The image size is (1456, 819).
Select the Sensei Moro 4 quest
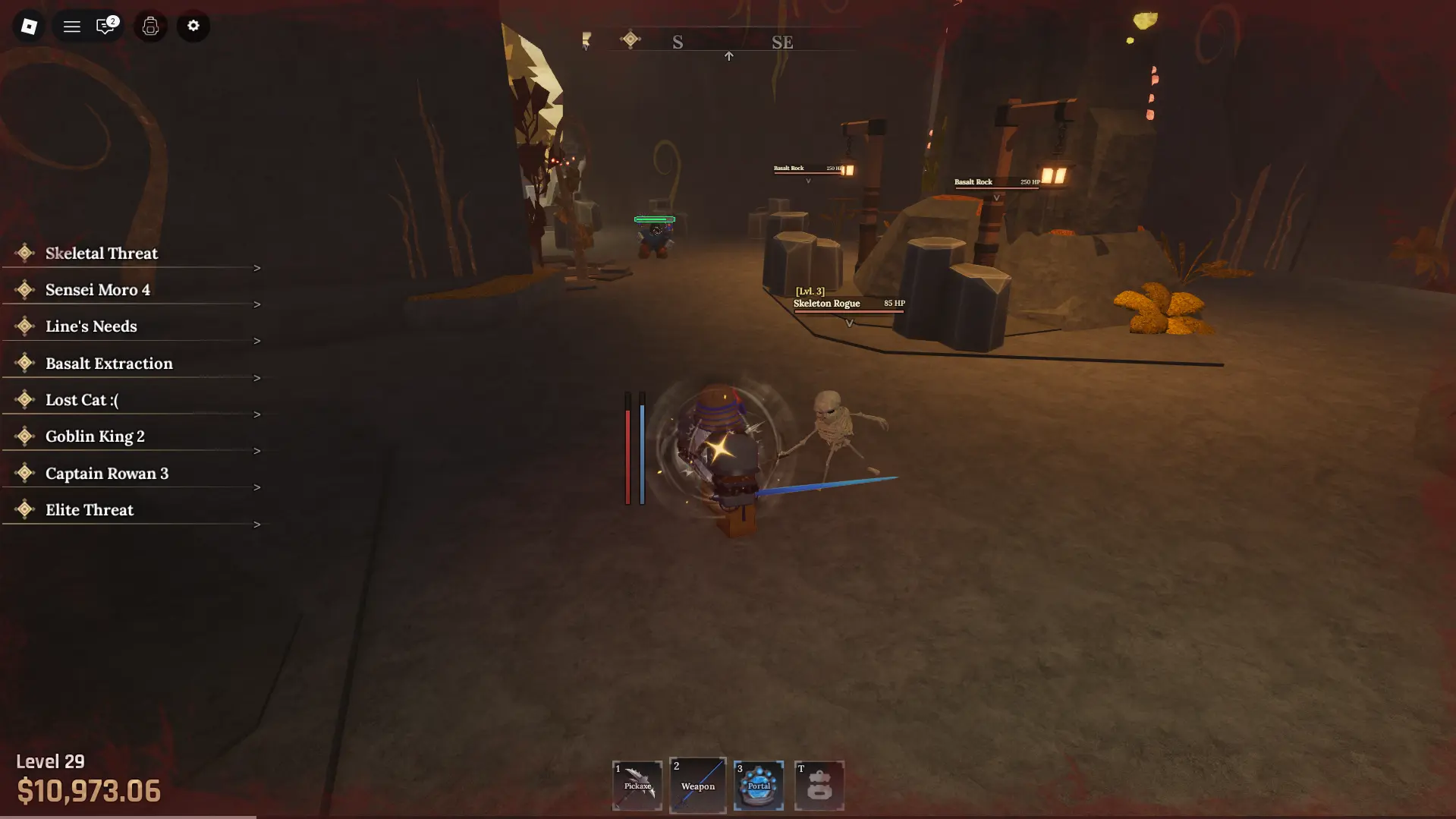click(x=98, y=290)
